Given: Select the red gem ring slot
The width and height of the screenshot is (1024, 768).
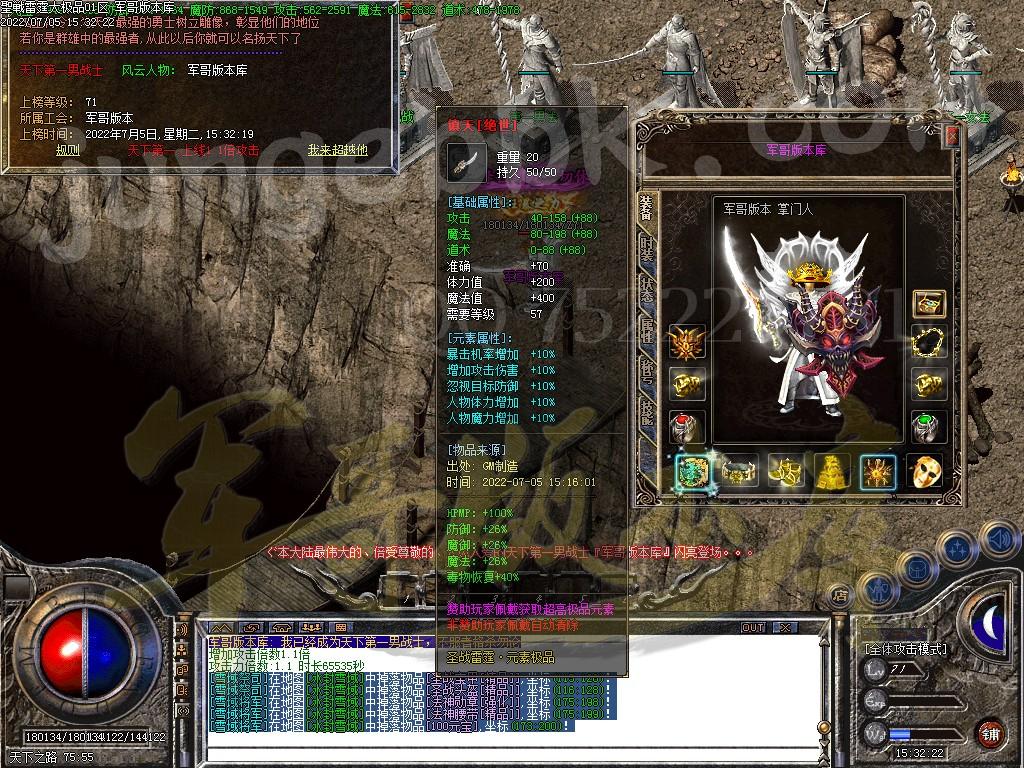Looking at the screenshot, I should click(x=688, y=426).
